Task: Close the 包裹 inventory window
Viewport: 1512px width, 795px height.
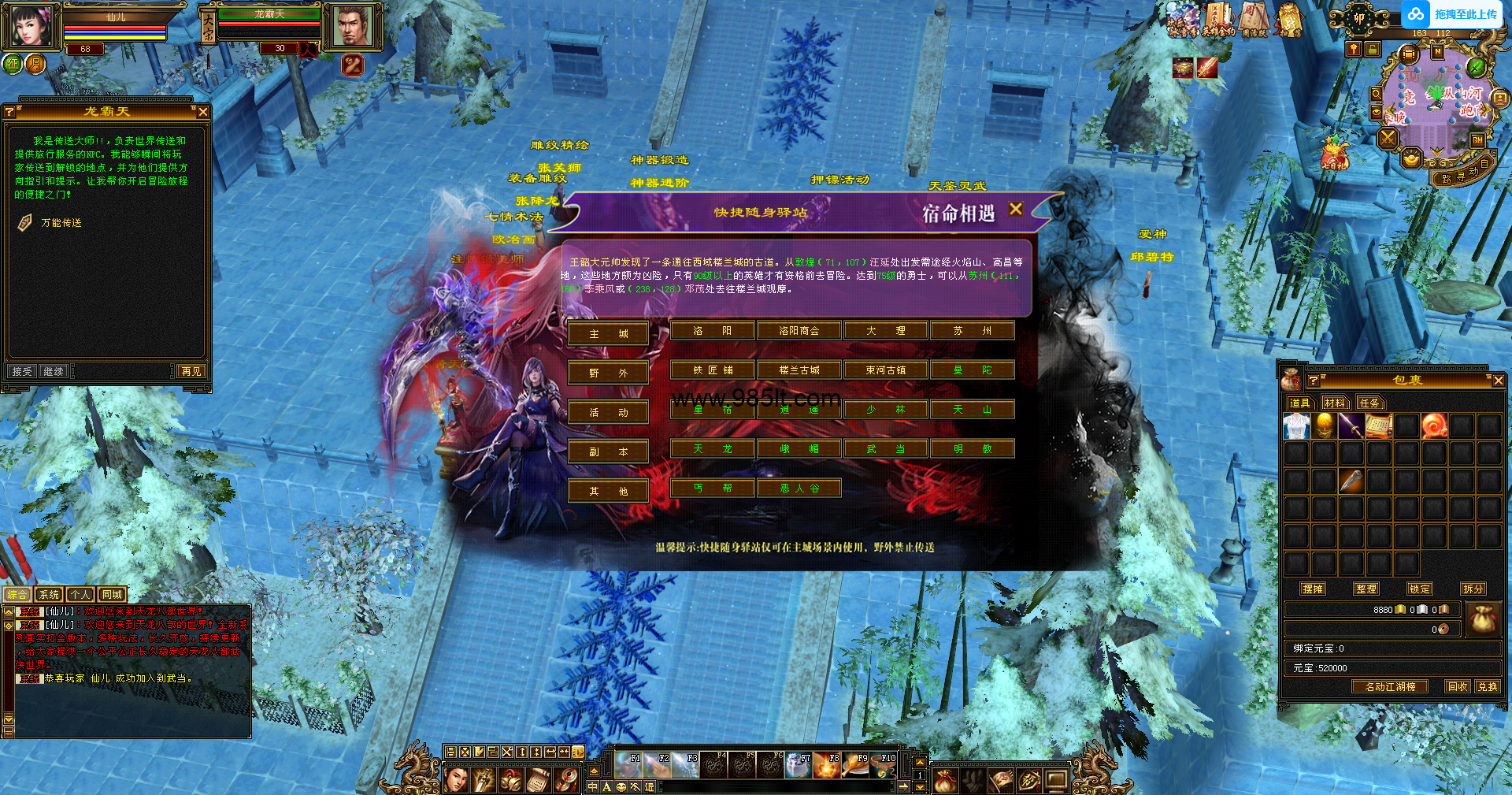Action: (1499, 381)
